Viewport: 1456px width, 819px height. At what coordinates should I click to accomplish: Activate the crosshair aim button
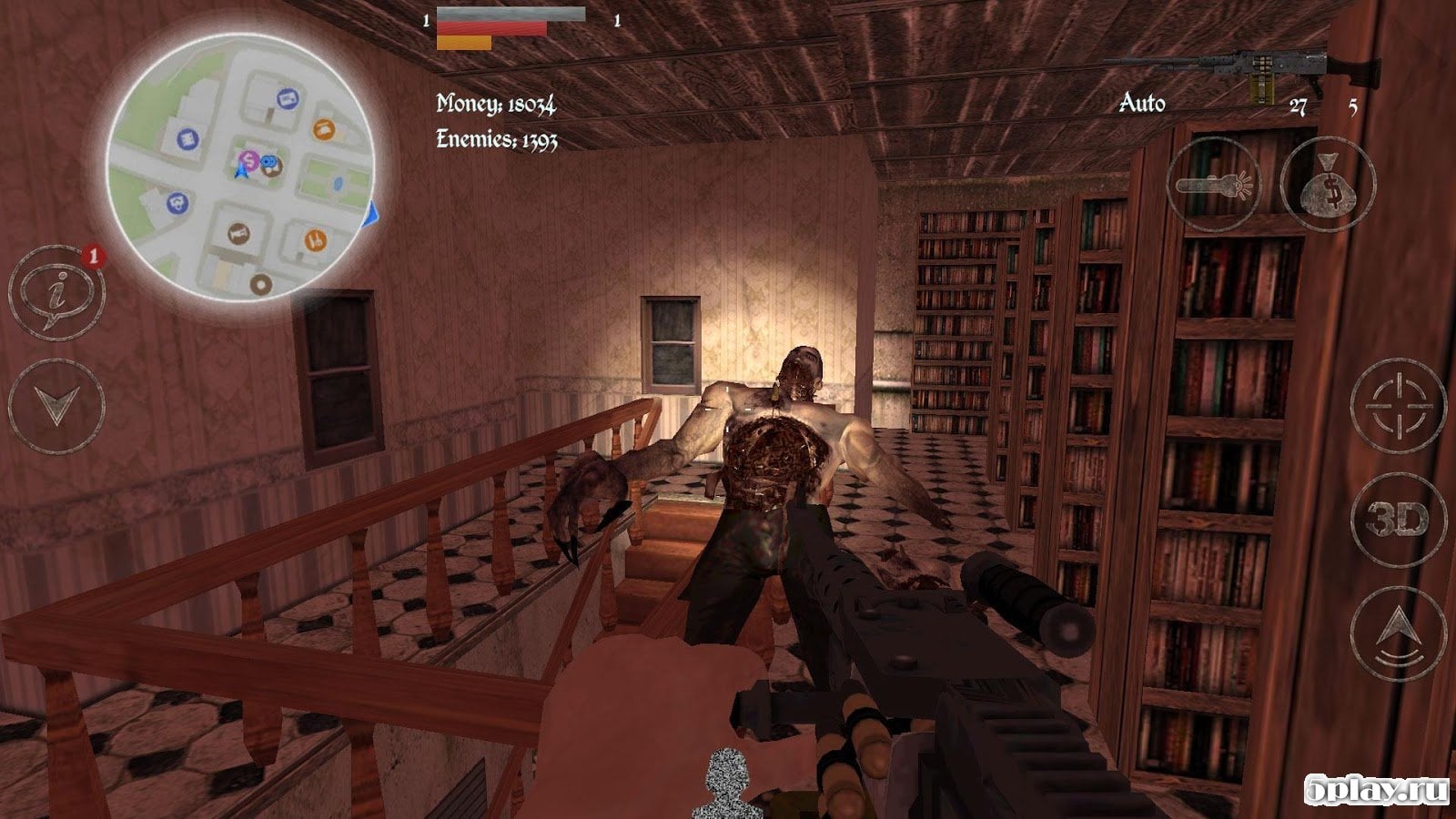1398,405
